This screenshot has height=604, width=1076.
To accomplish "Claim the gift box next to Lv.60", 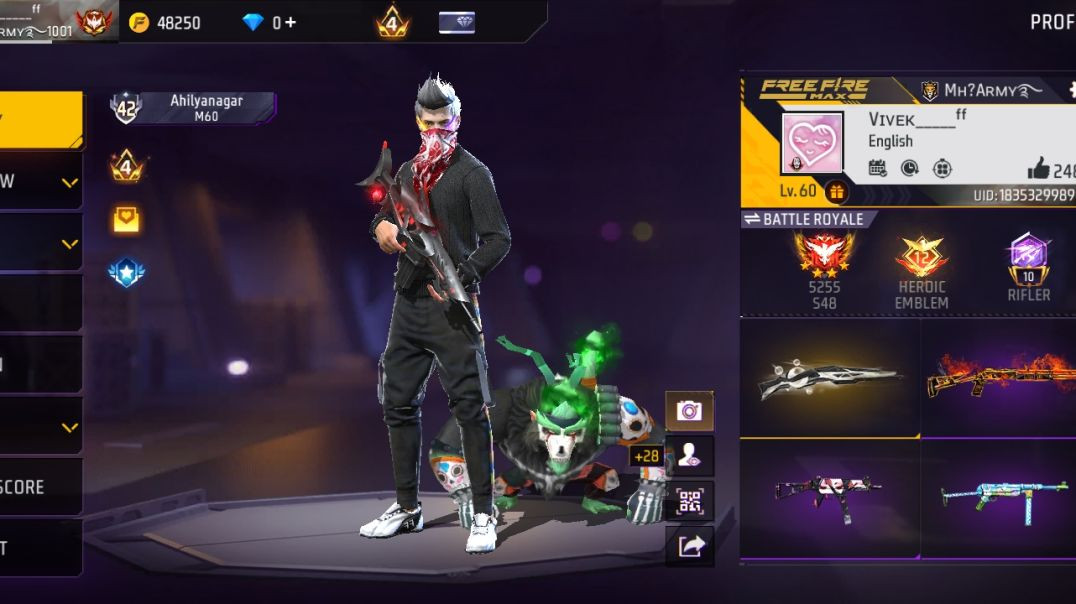I will click(836, 191).
